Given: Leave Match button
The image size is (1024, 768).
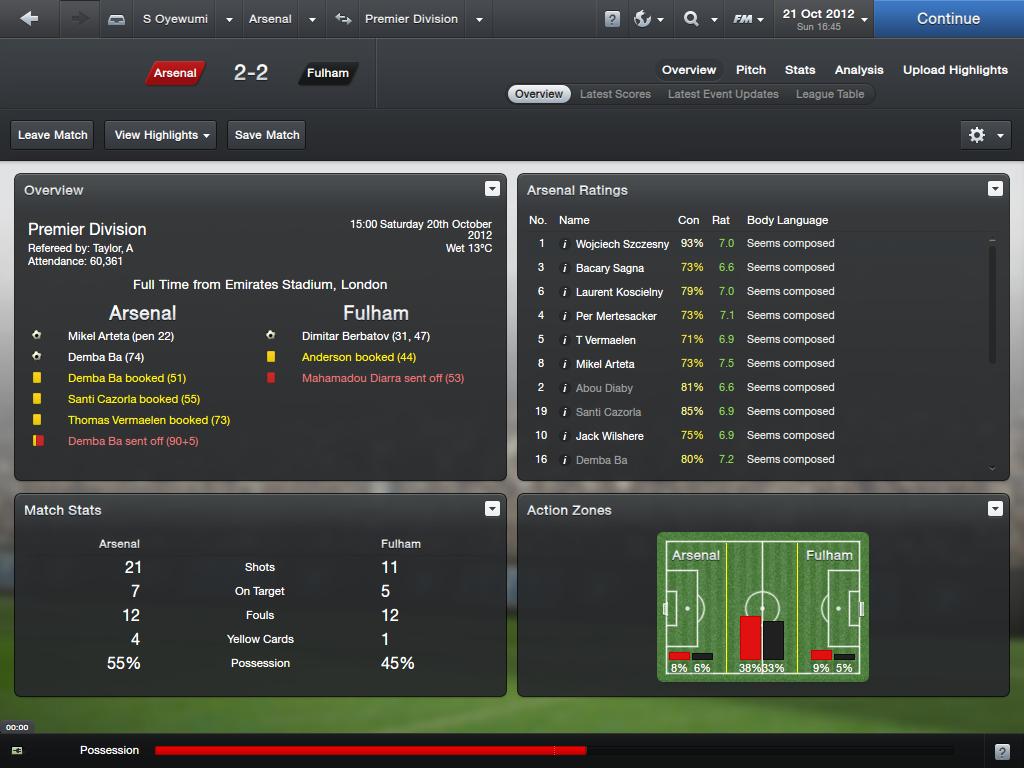Looking at the screenshot, I should click(53, 135).
